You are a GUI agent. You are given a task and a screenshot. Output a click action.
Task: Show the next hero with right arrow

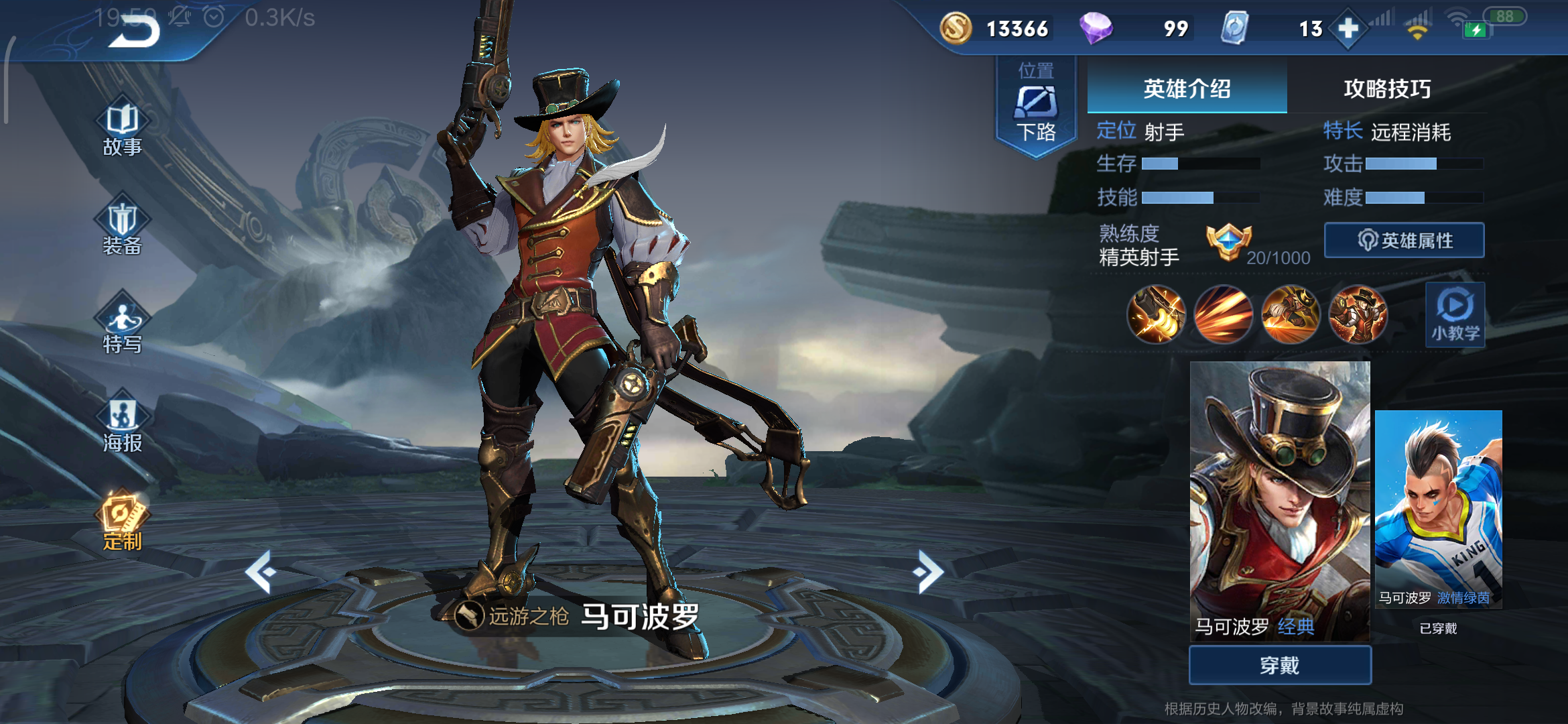coord(928,572)
